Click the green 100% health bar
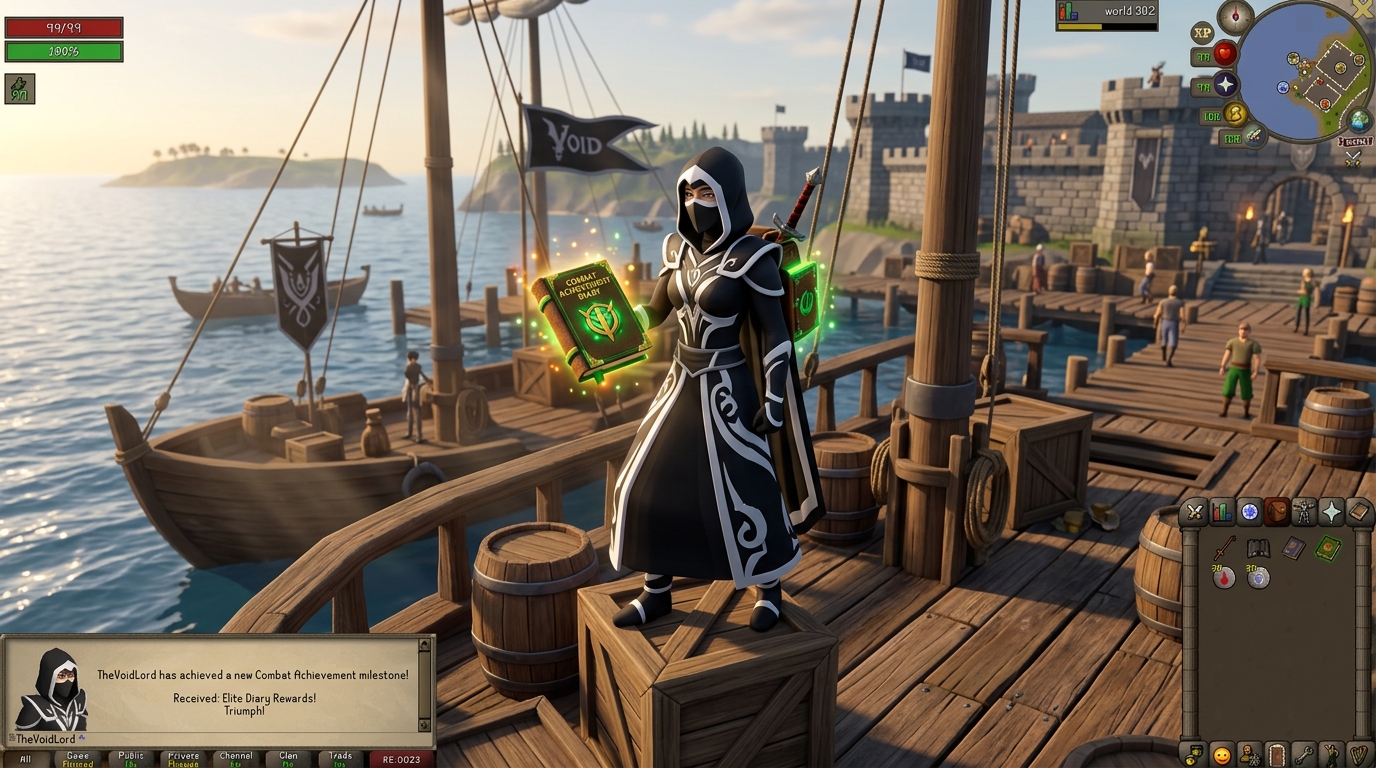The width and height of the screenshot is (1376, 768). click(x=63, y=50)
